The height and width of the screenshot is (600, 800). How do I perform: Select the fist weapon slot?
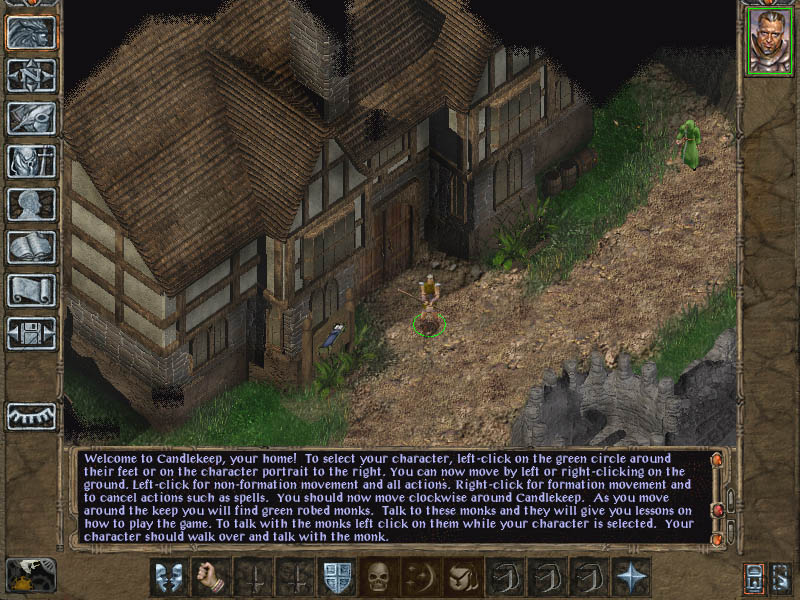point(212,577)
